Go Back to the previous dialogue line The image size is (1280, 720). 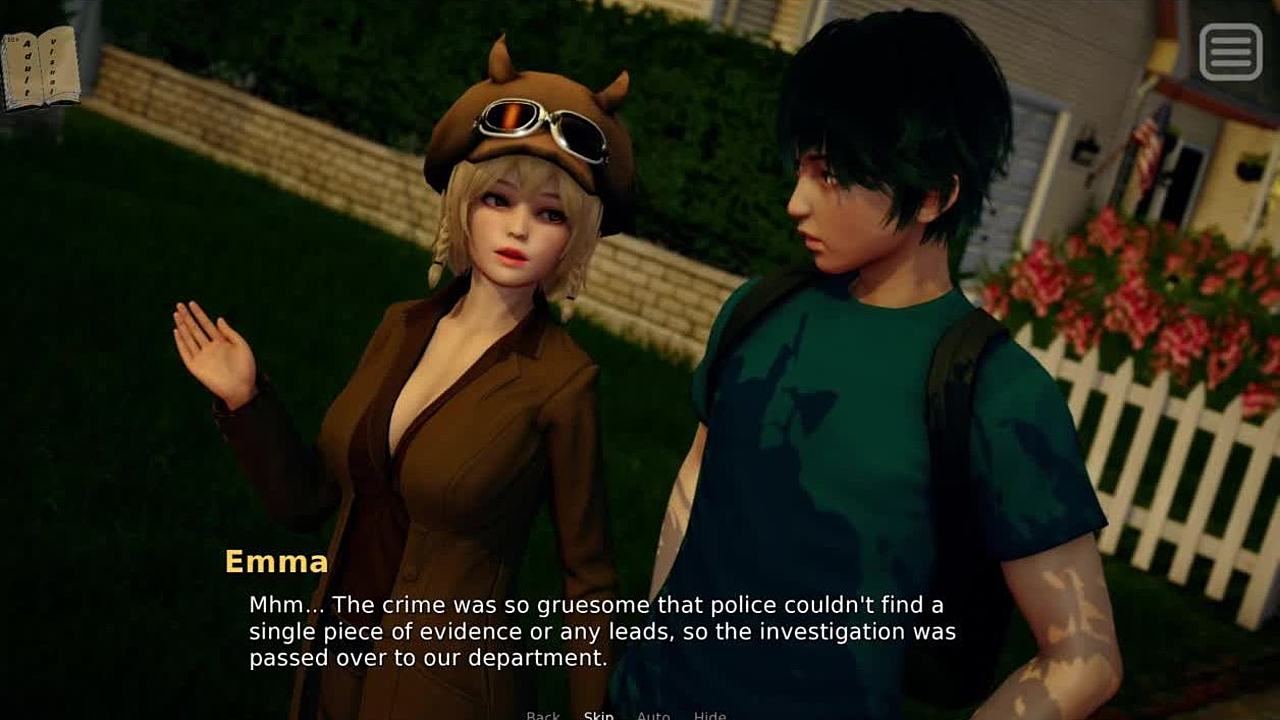pos(543,714)
